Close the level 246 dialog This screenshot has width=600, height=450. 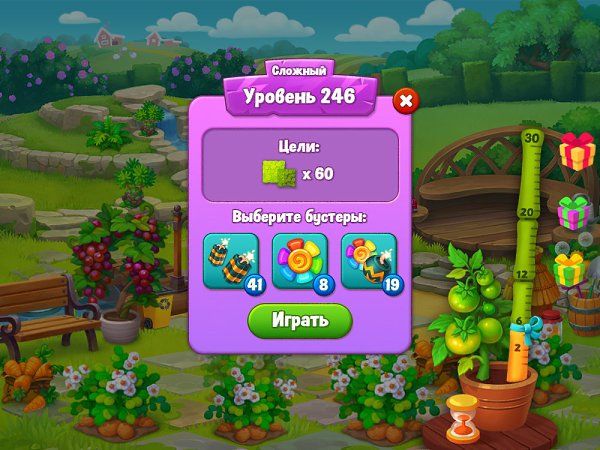(x=405, y=100)
